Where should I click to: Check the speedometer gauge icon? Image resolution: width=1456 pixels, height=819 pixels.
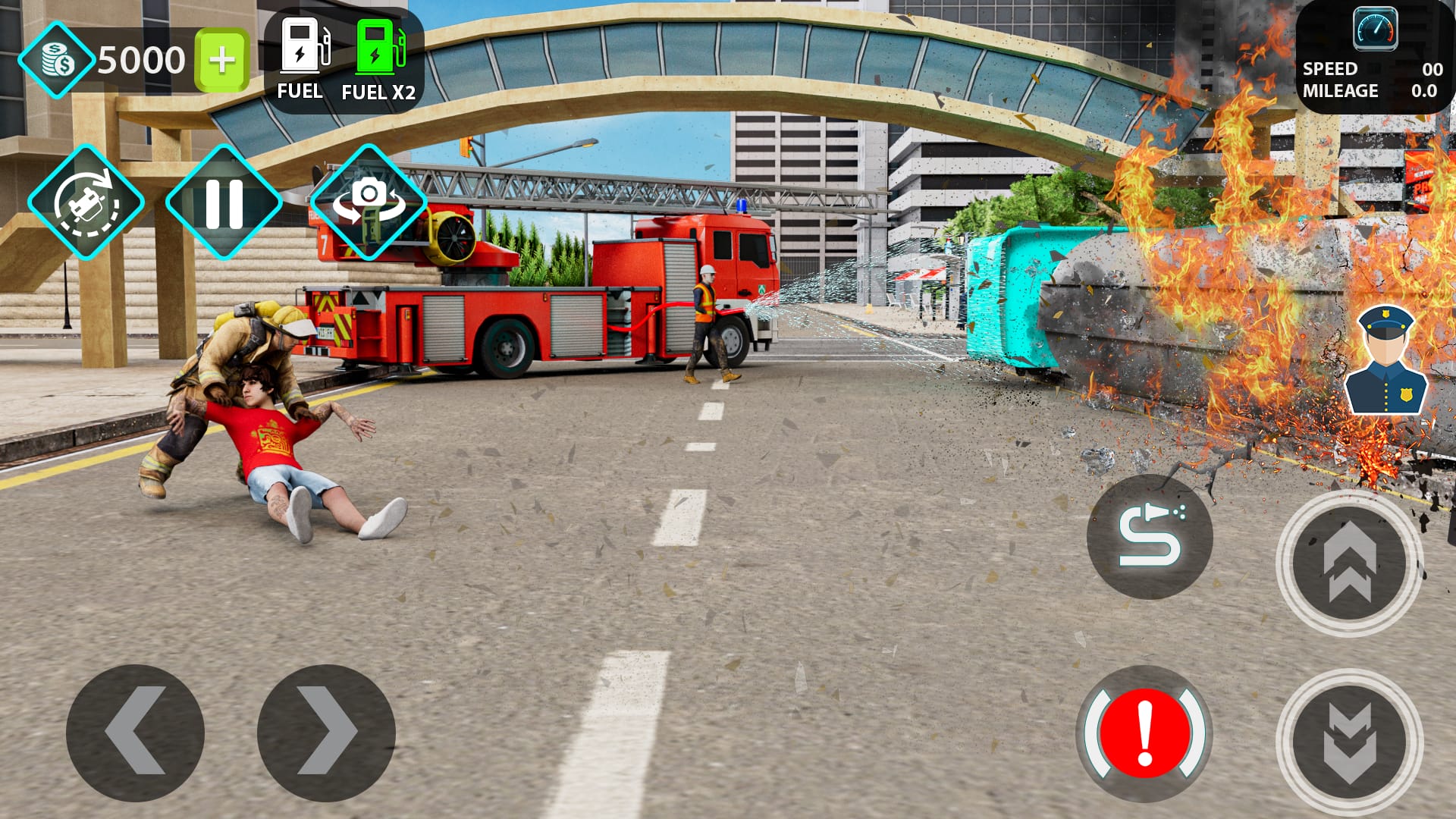[1377, 30]
